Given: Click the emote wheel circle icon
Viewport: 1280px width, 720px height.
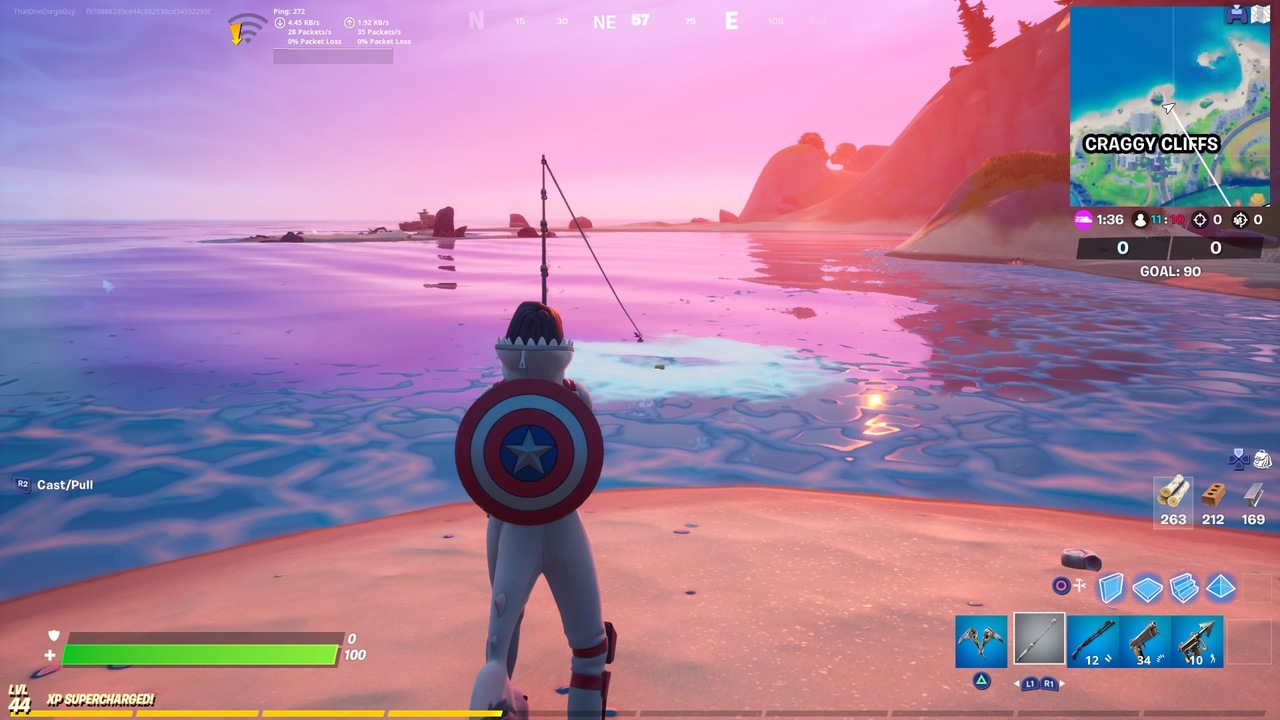Looking at the screenshot, I should 1063,585.
